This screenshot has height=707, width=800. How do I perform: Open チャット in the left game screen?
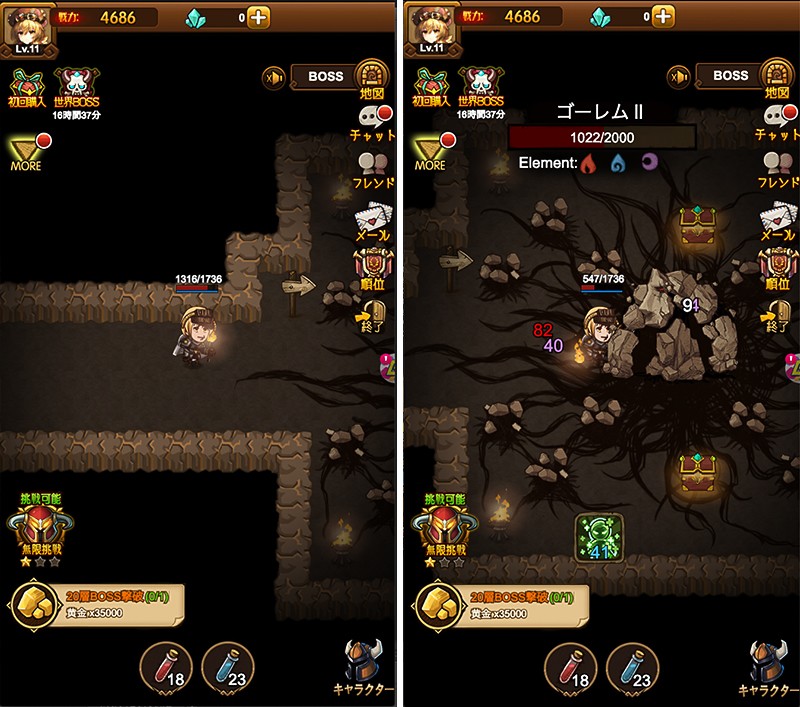372,125
